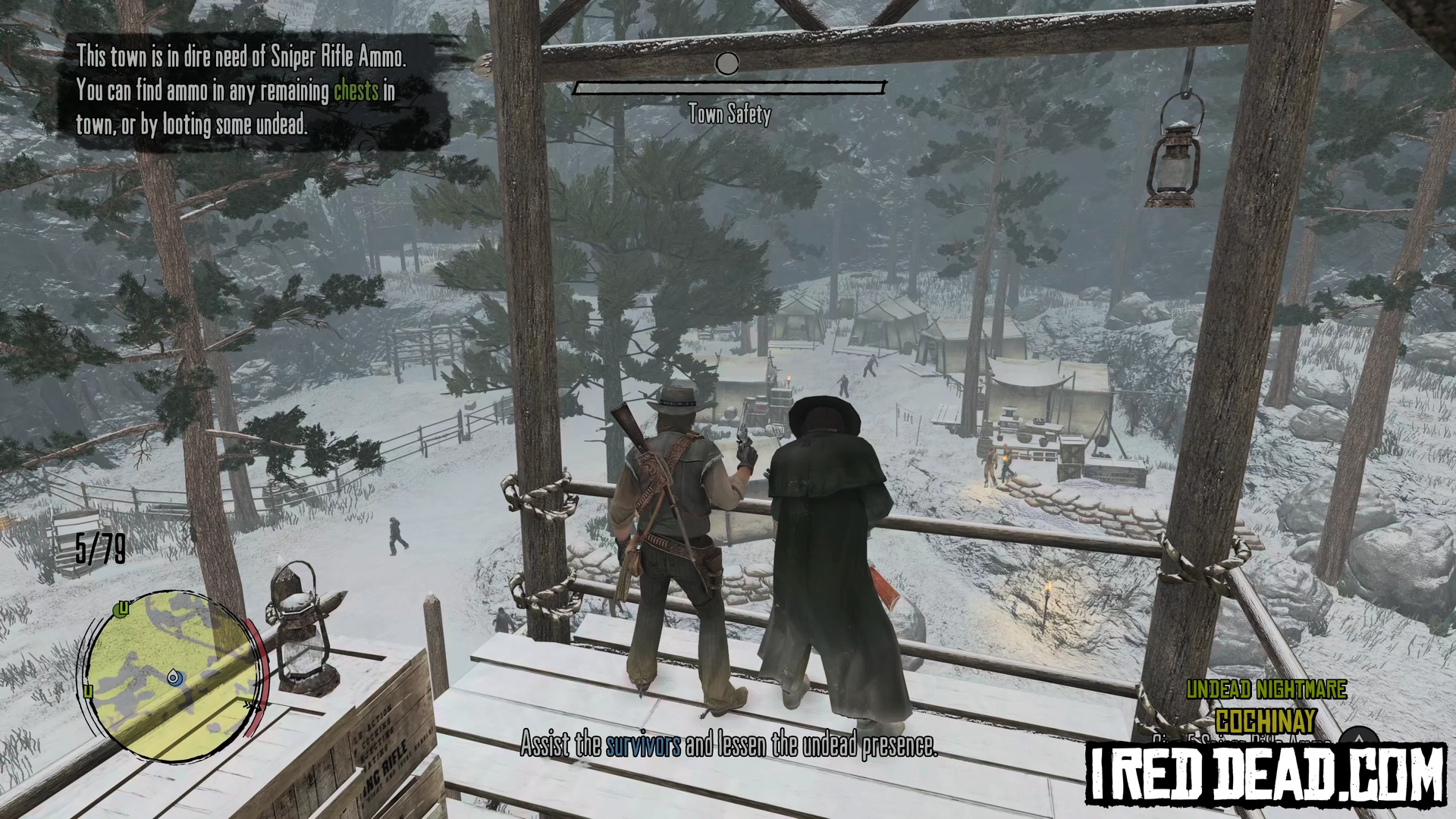Click the player marker on the minimap
Image resolution: width=1456 pixels, height=819 pixels.
click(x=175, y=676)
